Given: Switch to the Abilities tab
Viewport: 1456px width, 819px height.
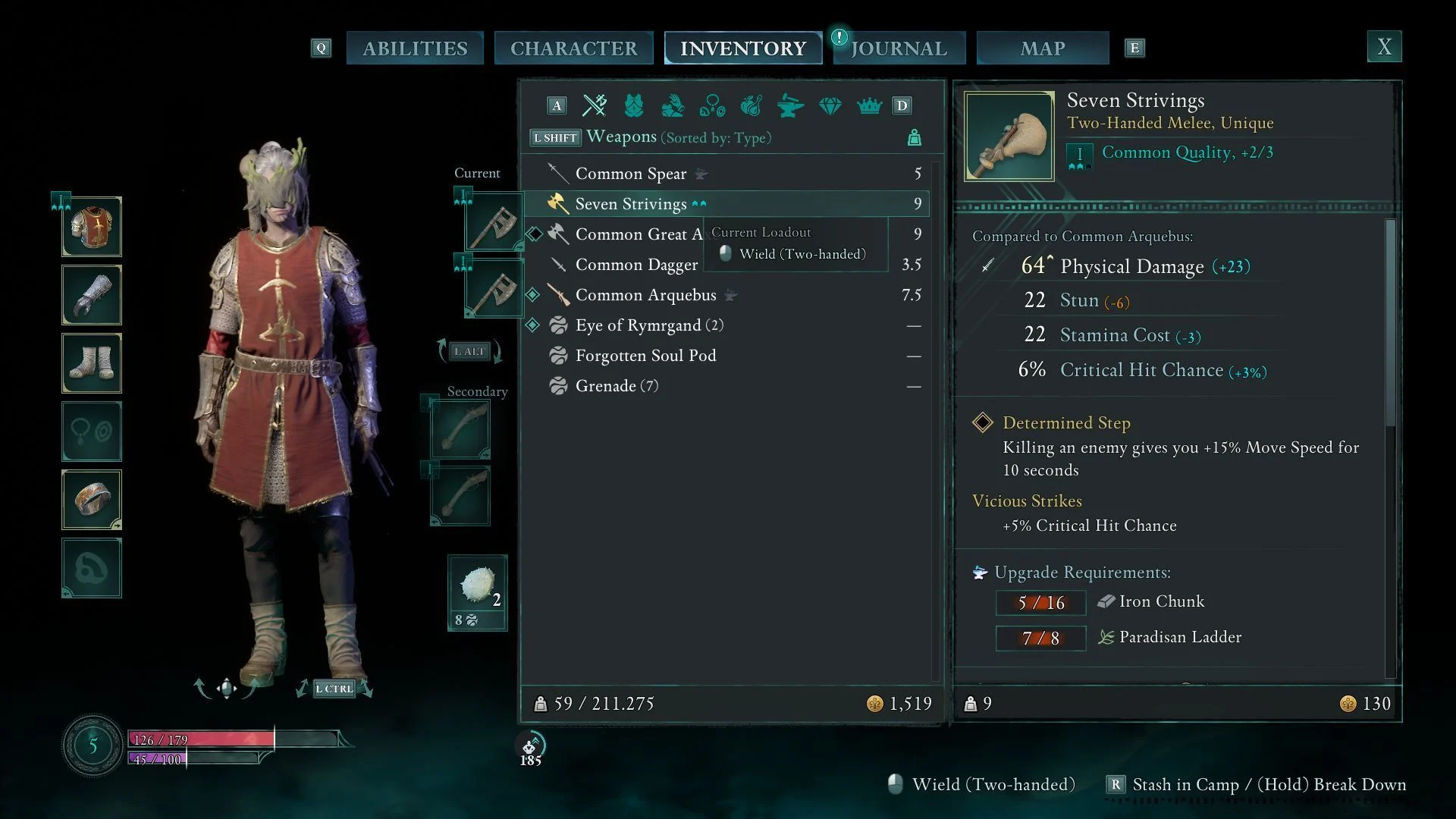Looking at the screenshot, I should tap(415, 49).
